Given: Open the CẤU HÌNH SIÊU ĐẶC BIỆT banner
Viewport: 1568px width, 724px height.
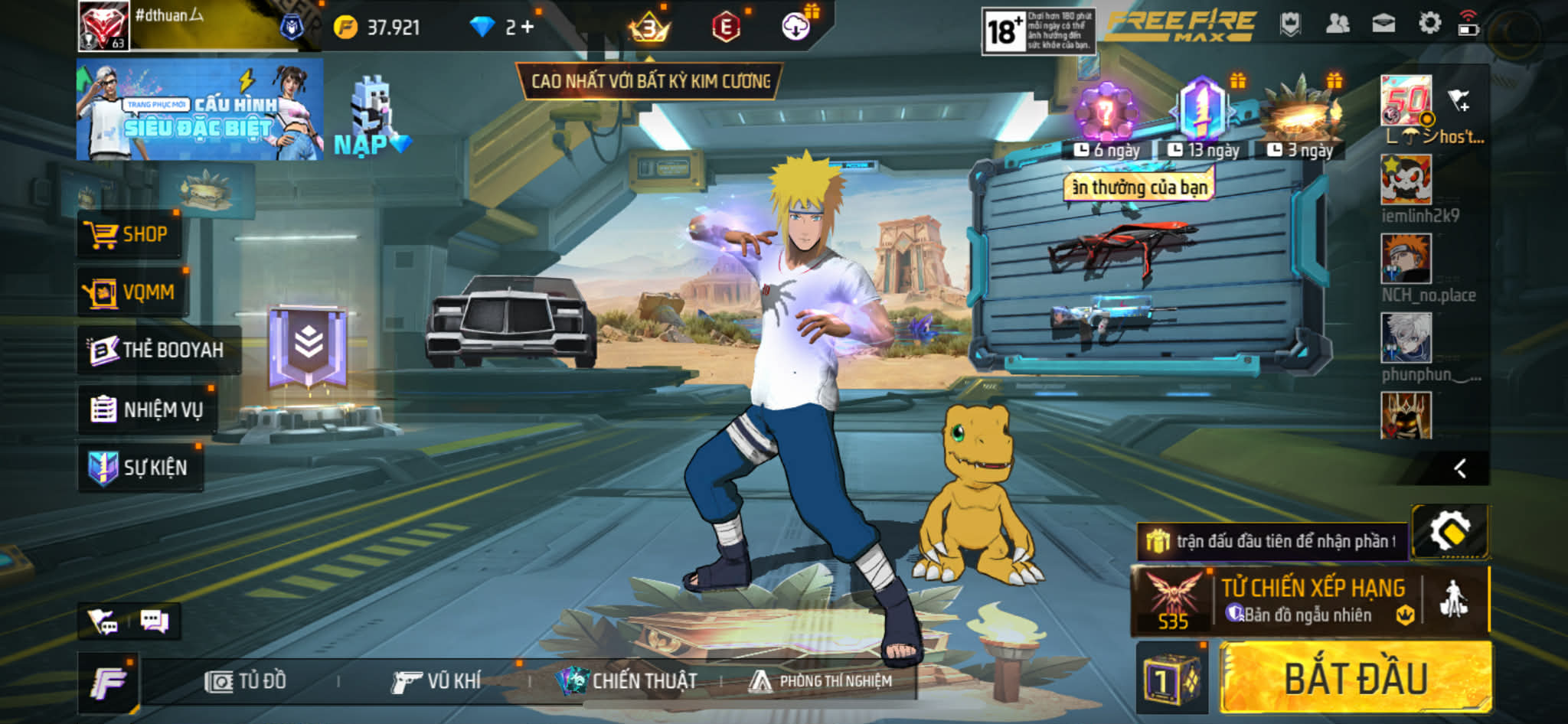Looking at the screenshot, I should (x=199, y=110).
